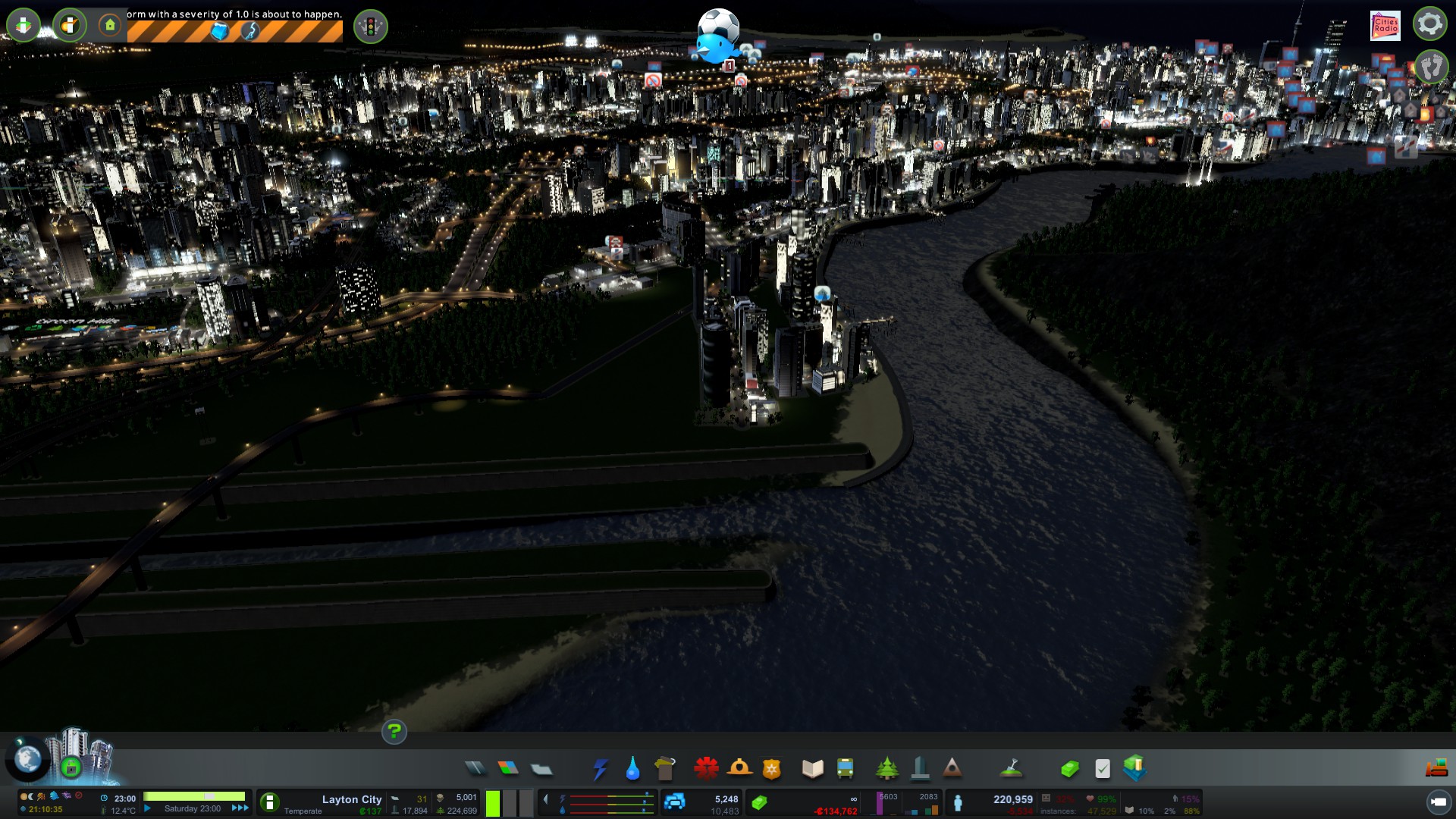Open the gear settings menu
Screen dimensions: 1456x819
point(1429,24)
